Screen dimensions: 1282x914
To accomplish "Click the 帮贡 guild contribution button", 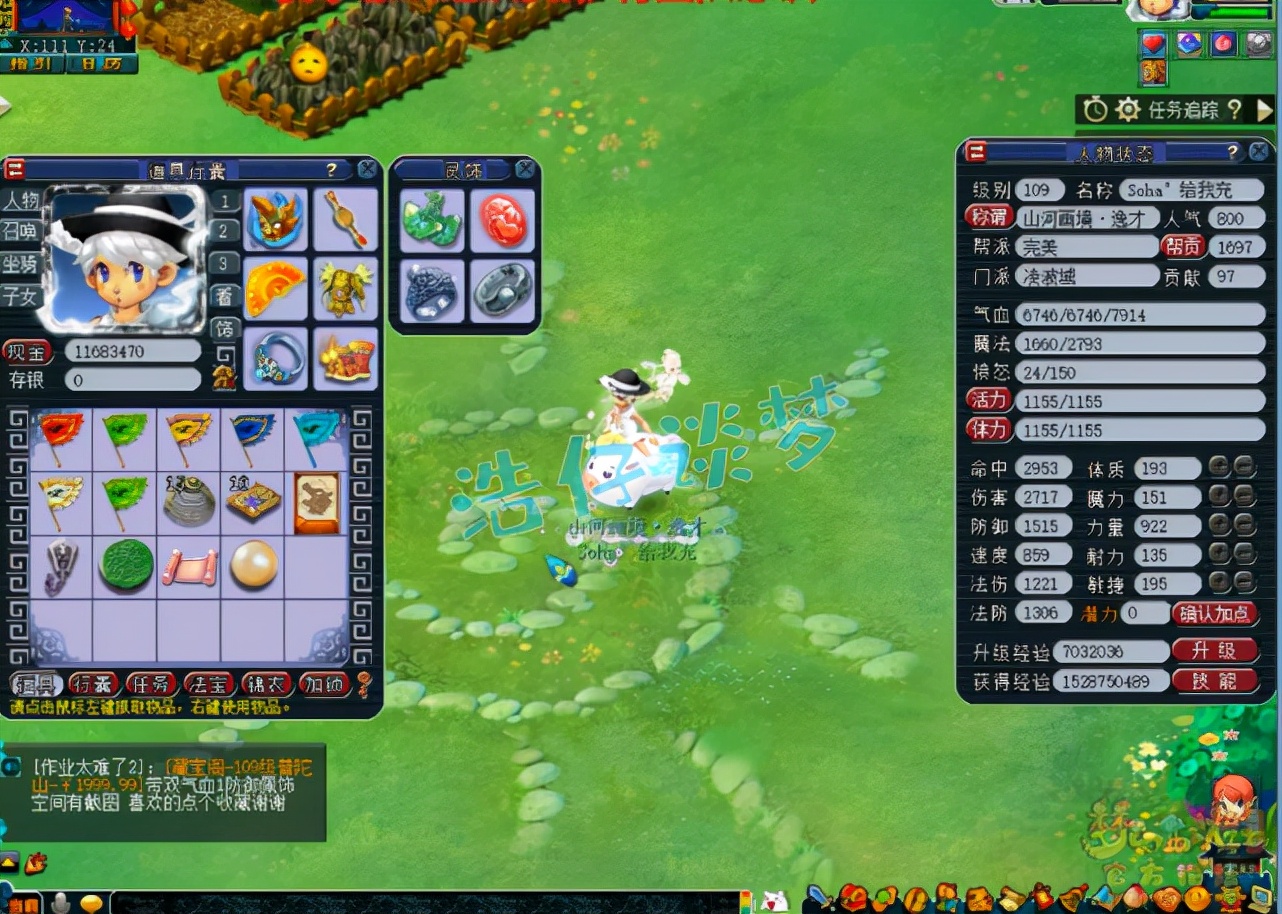I will point(1182,246).
